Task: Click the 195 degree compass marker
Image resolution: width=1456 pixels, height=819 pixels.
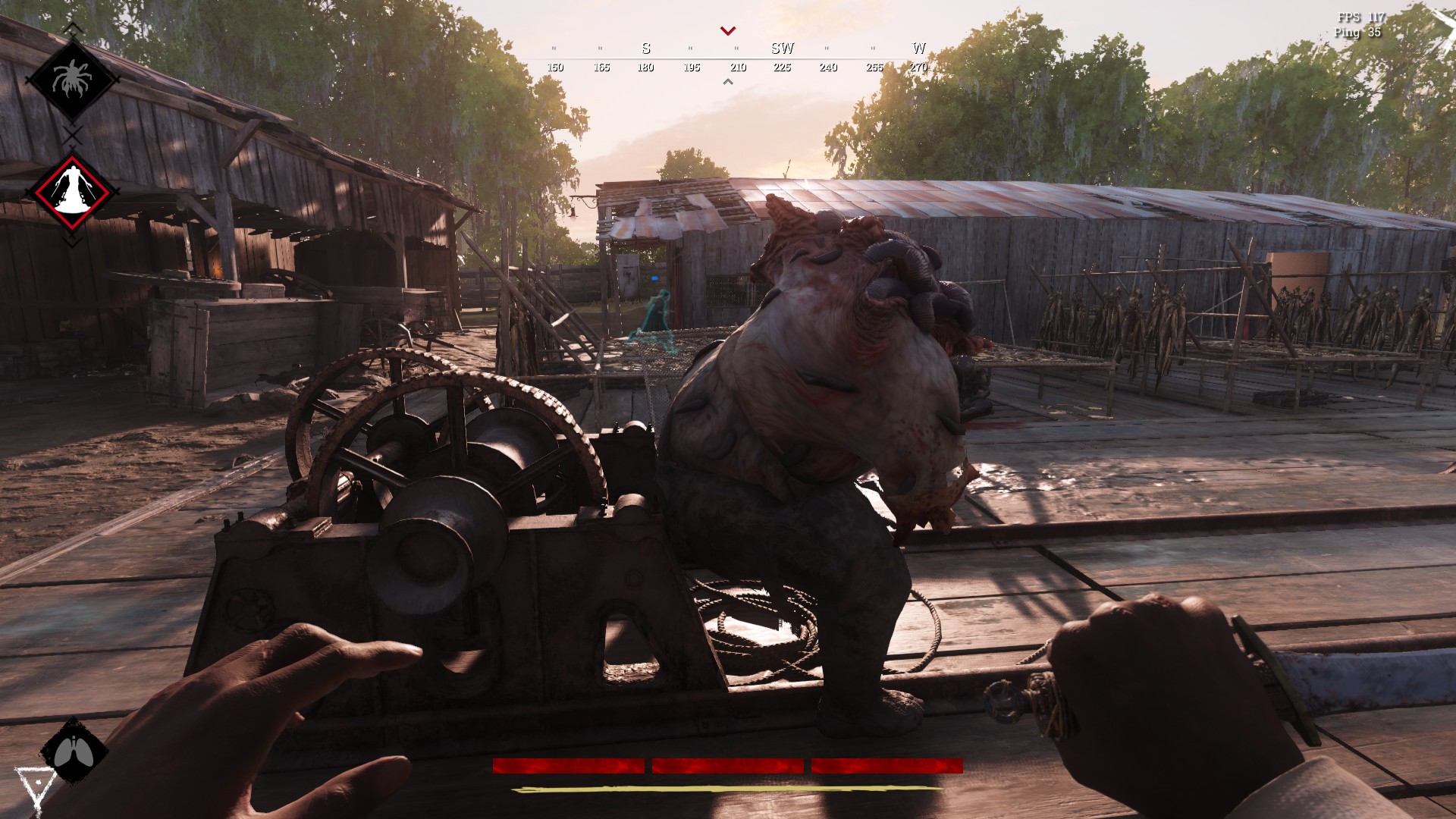Action: tap(692, 67)
